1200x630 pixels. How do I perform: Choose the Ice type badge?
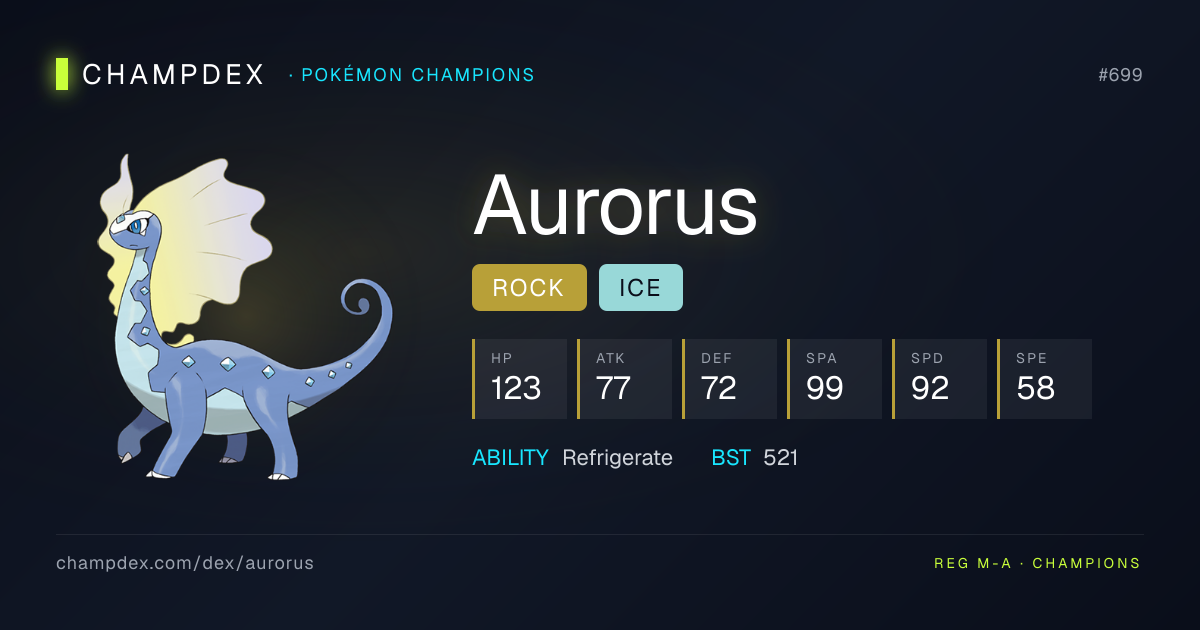[x=640, y=288]
